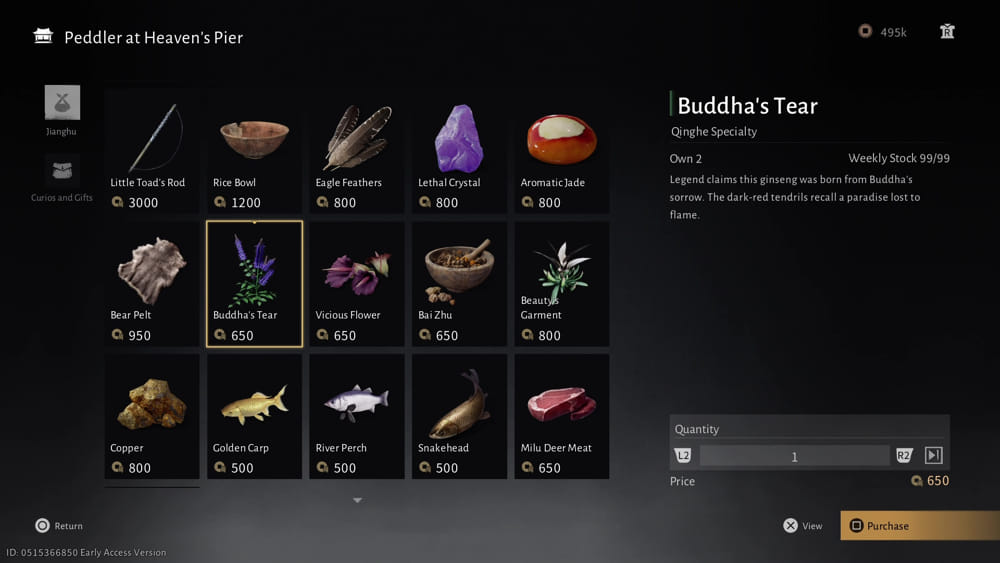Choose the Beauty's Garment item
The width and height of the screenshot is (1000, 563).
562,284
